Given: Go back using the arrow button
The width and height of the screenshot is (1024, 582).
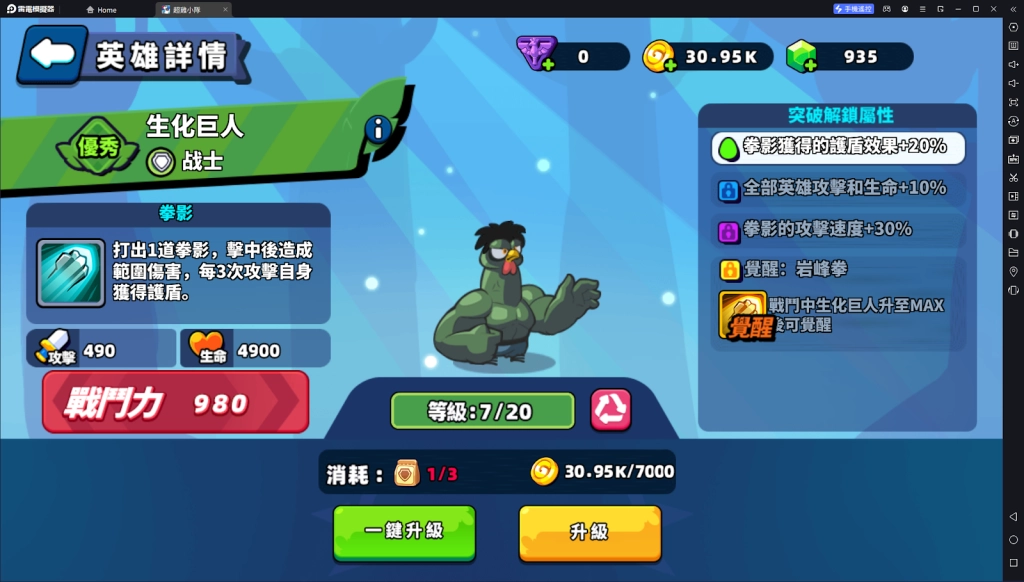Looking at the screenshot, I should pos(53,54).
